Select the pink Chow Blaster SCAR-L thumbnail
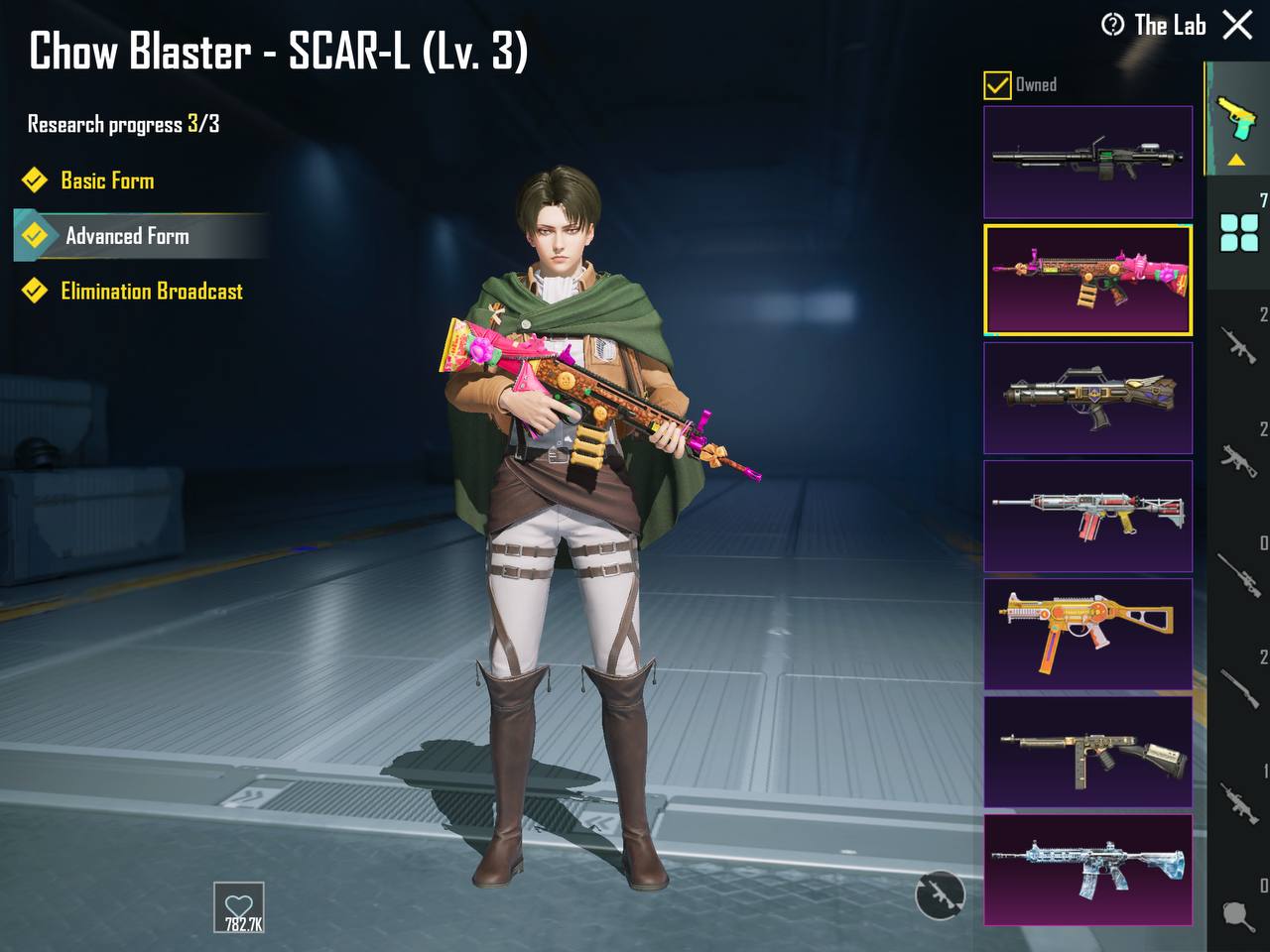Viewport: 1270px width, 952px height. [1087, 280]
